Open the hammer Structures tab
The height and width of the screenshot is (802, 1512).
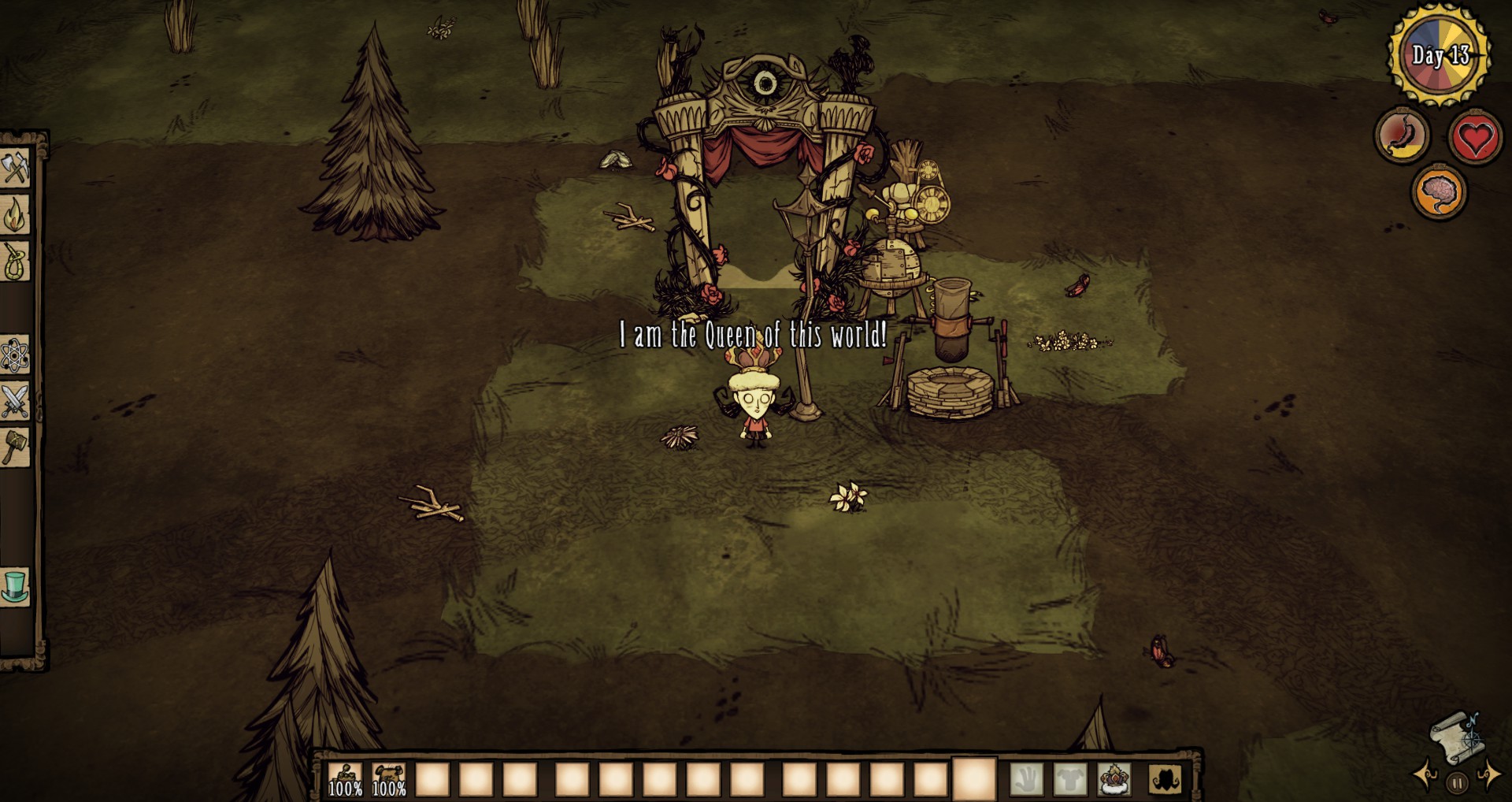(15, 447)
